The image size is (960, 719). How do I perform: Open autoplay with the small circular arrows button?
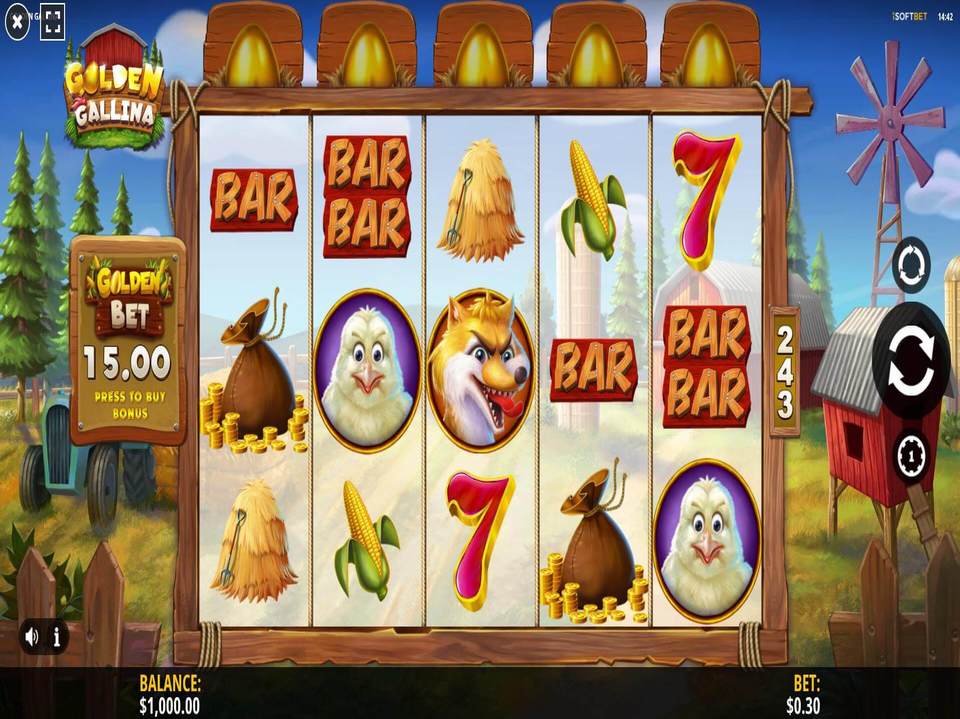[911, 265]
